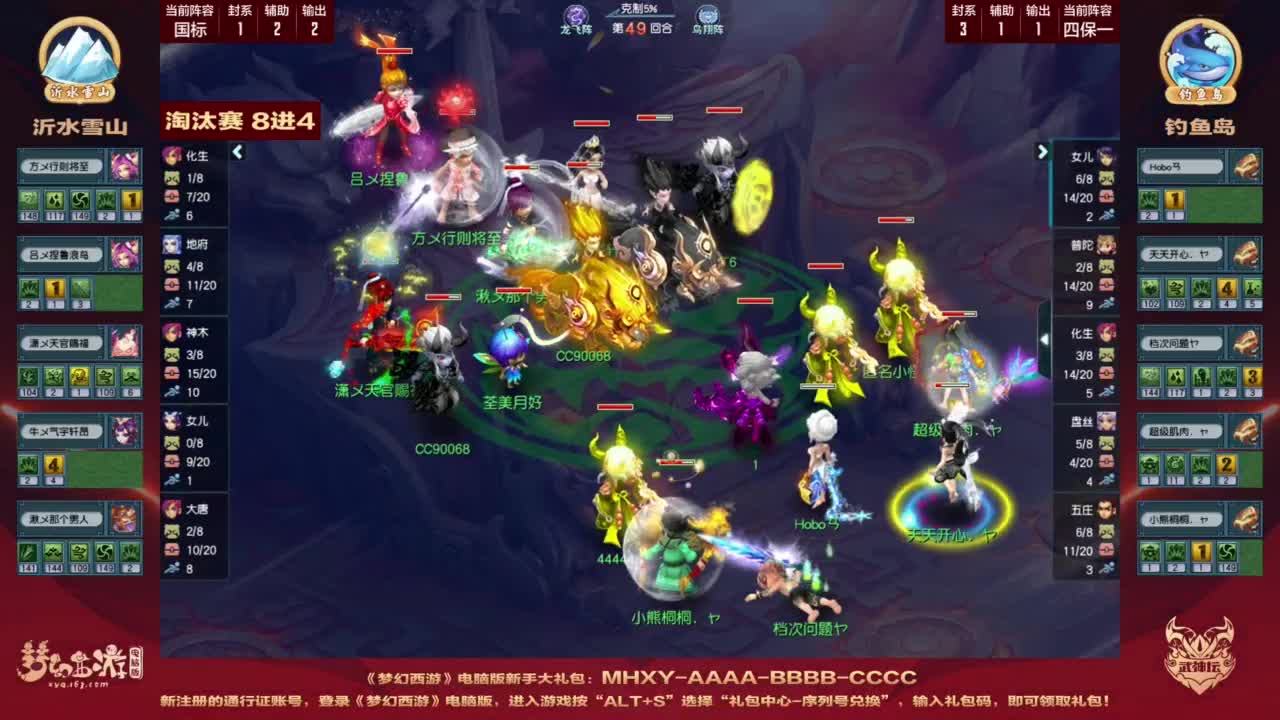This screenshot has height=720, width=1280.
Task: Expand 化生's details via the small side arrow
Action: [1044, 340]
